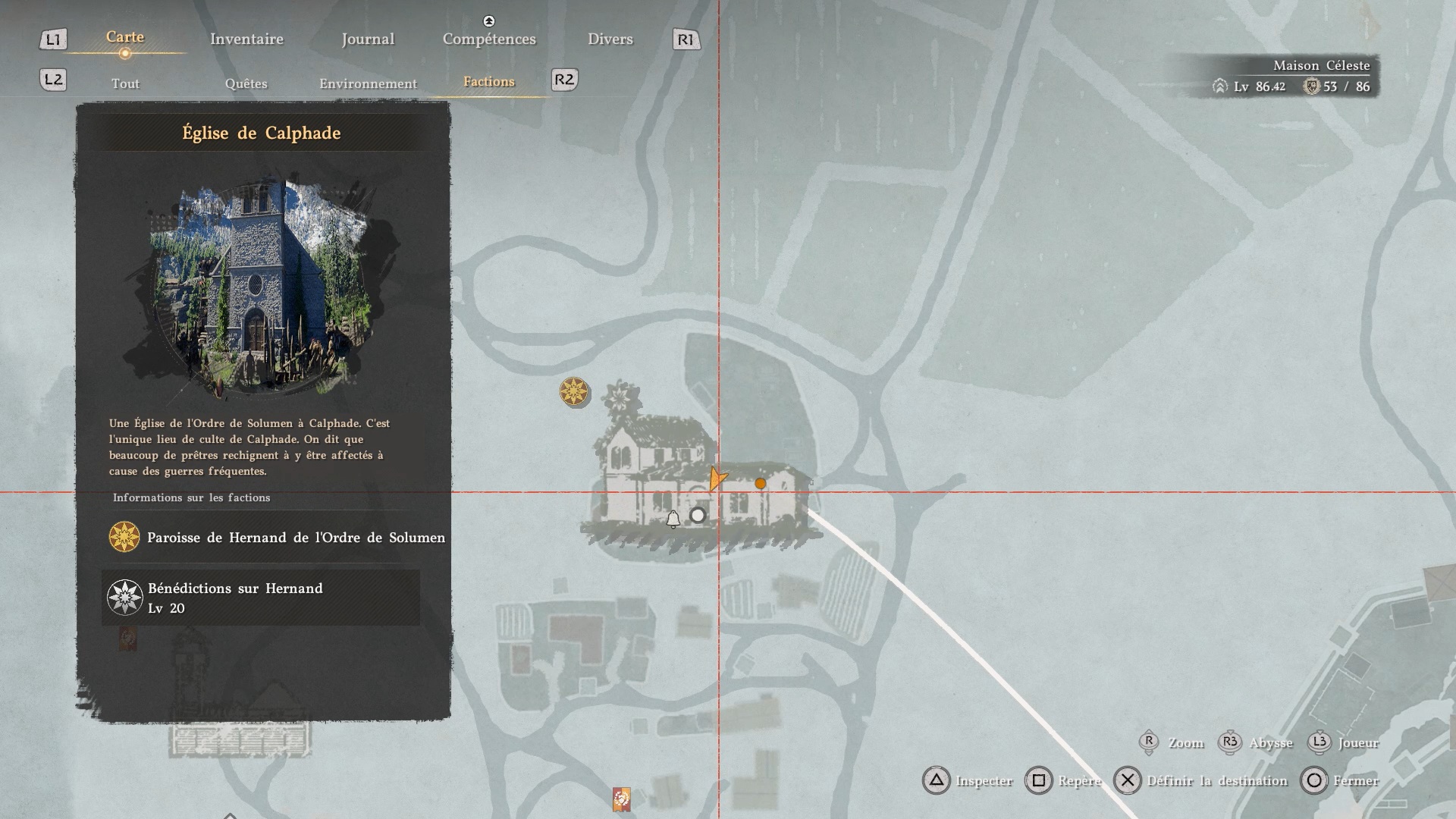Viewport: 1456px width, 819px height.
Task: Open the Journal tab
Action: coord(368,39)
